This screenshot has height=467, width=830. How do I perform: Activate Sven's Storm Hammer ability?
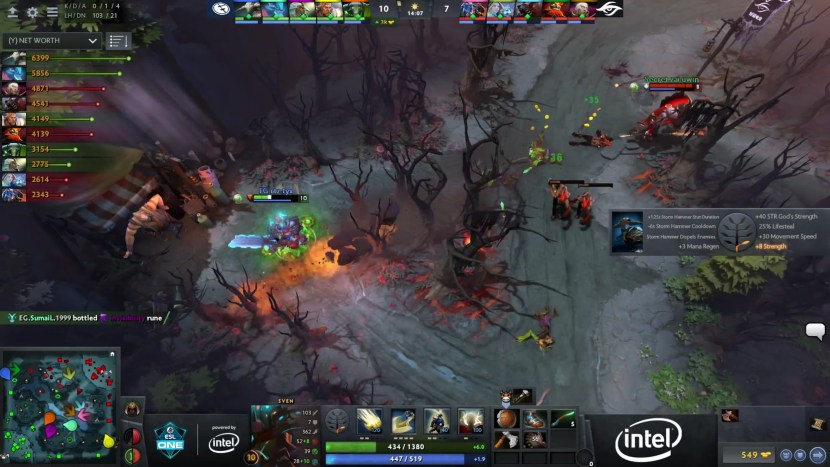click(x=370, y=421)
